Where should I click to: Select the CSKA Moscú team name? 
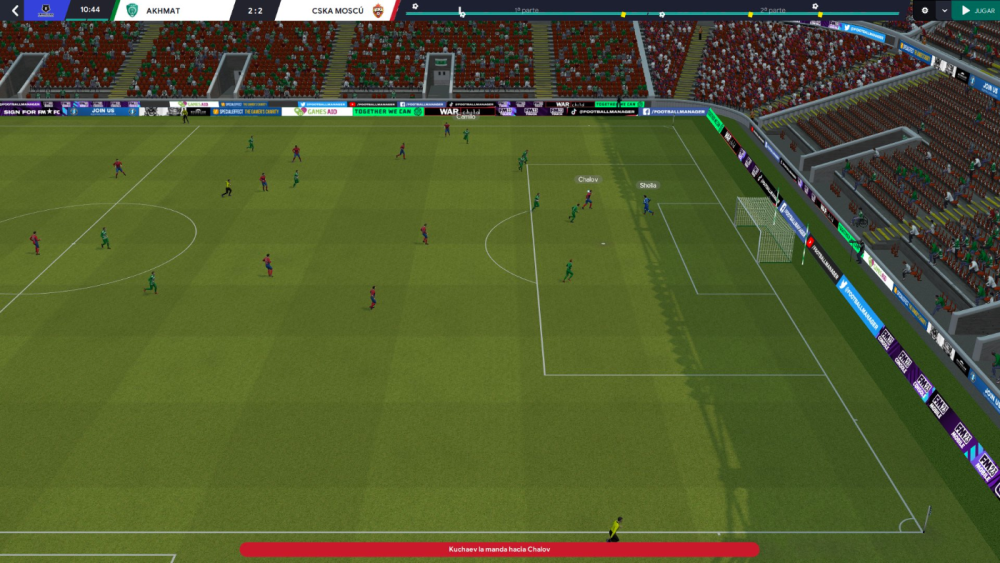coord(338,10)
